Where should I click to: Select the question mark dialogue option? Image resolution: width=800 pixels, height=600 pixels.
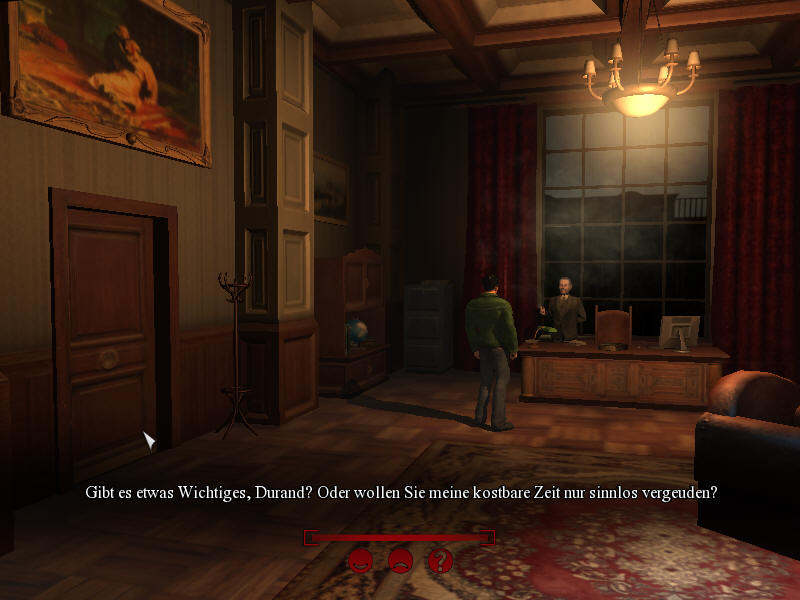(440, 561)
